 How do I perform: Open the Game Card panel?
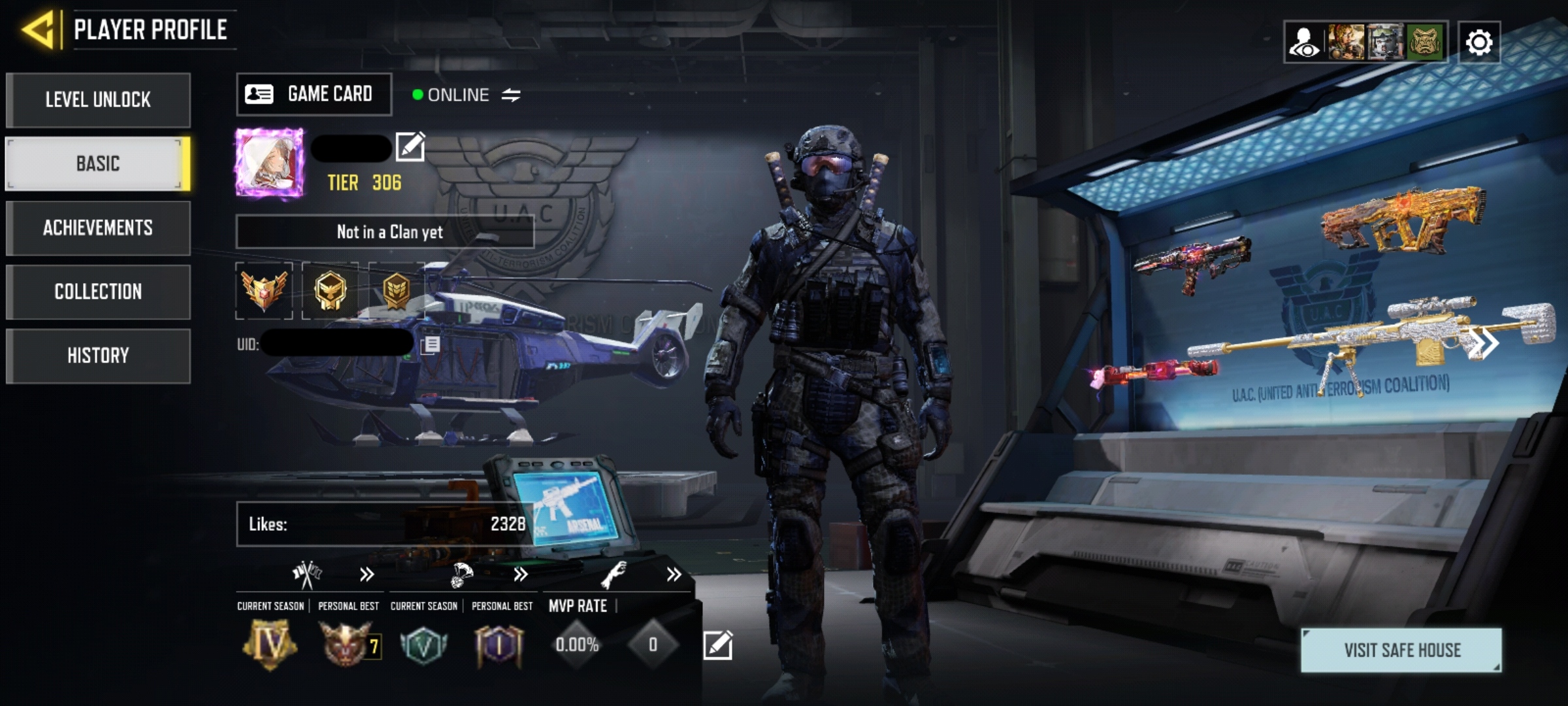click(314, 94)
